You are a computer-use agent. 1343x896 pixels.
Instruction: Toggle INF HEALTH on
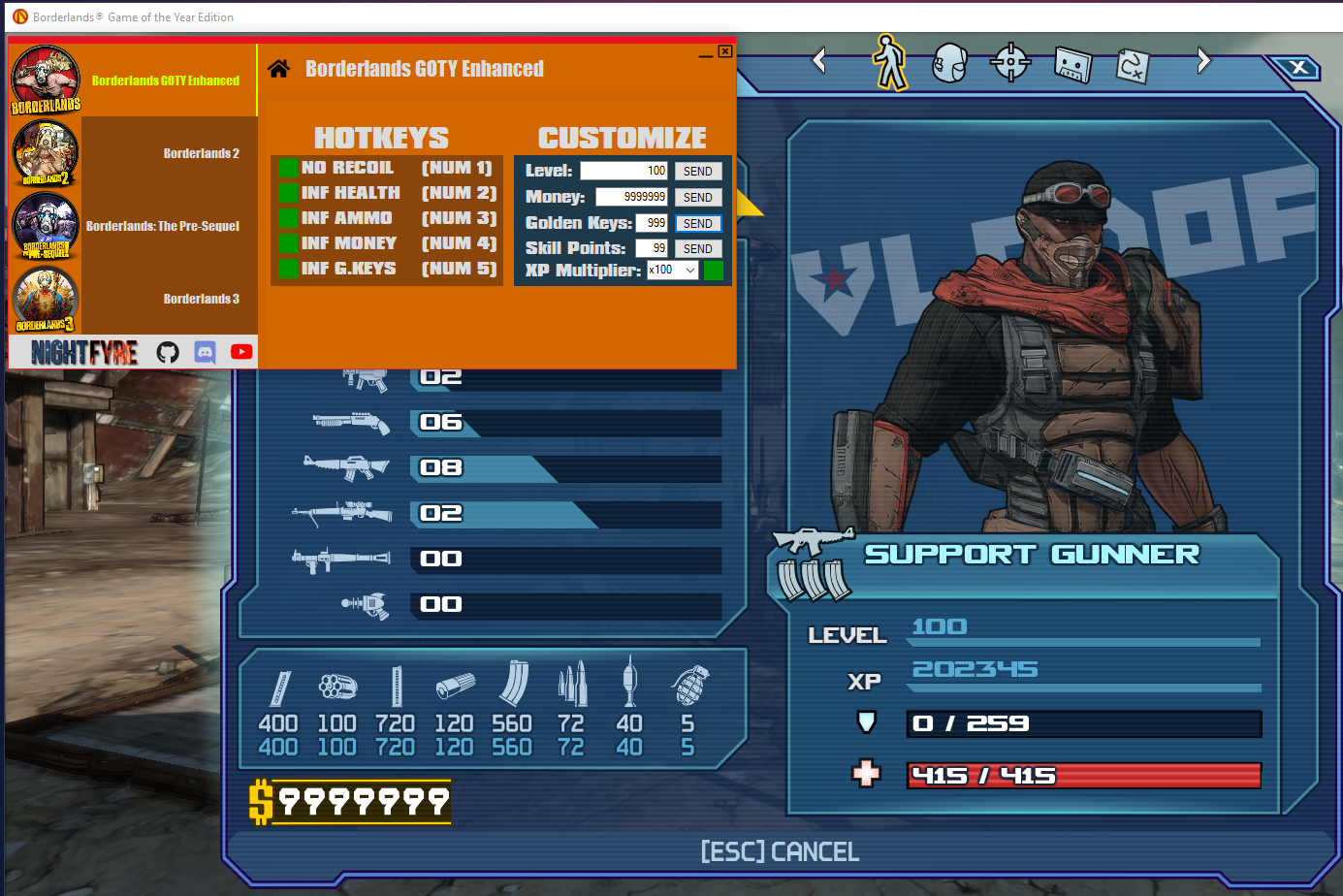click(288, 192)
